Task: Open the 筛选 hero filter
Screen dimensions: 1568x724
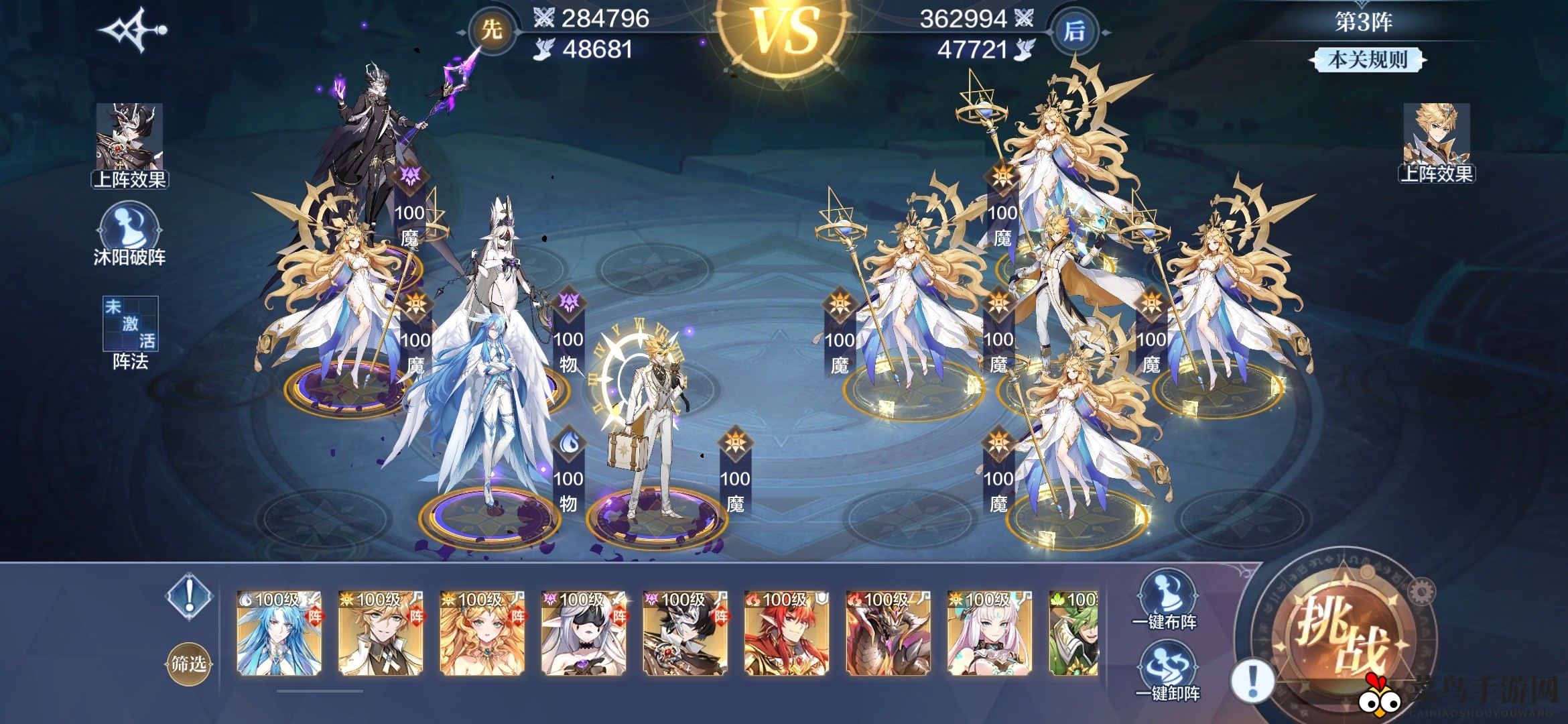Action: [x=188, y=664]
